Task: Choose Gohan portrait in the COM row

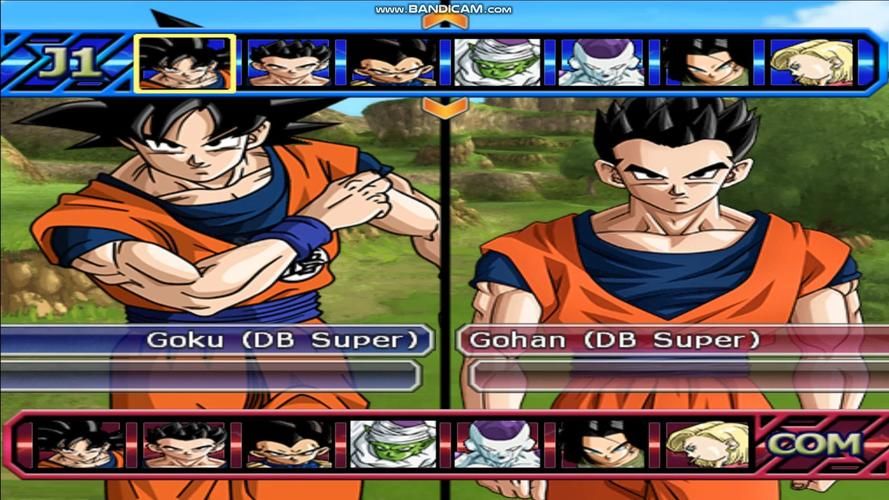Action: pos(183,445)
